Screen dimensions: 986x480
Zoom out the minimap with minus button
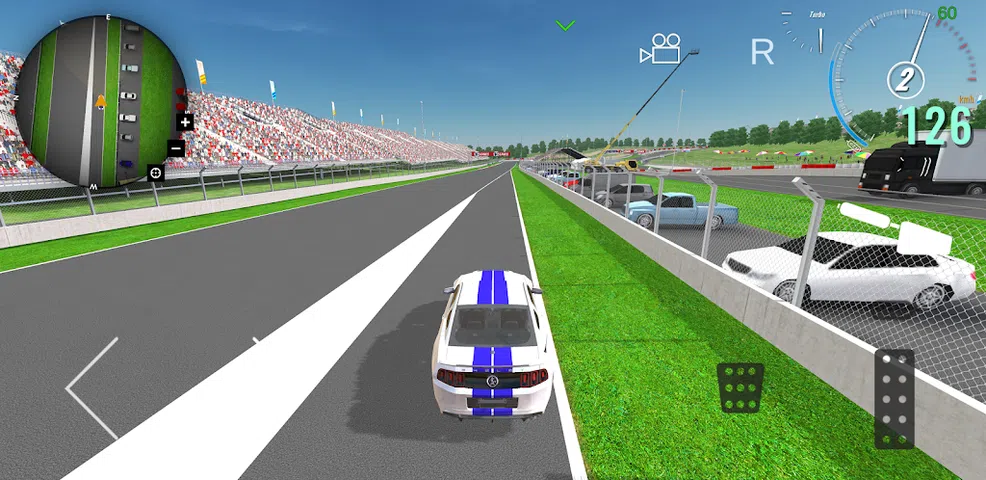tap(176, 149)
